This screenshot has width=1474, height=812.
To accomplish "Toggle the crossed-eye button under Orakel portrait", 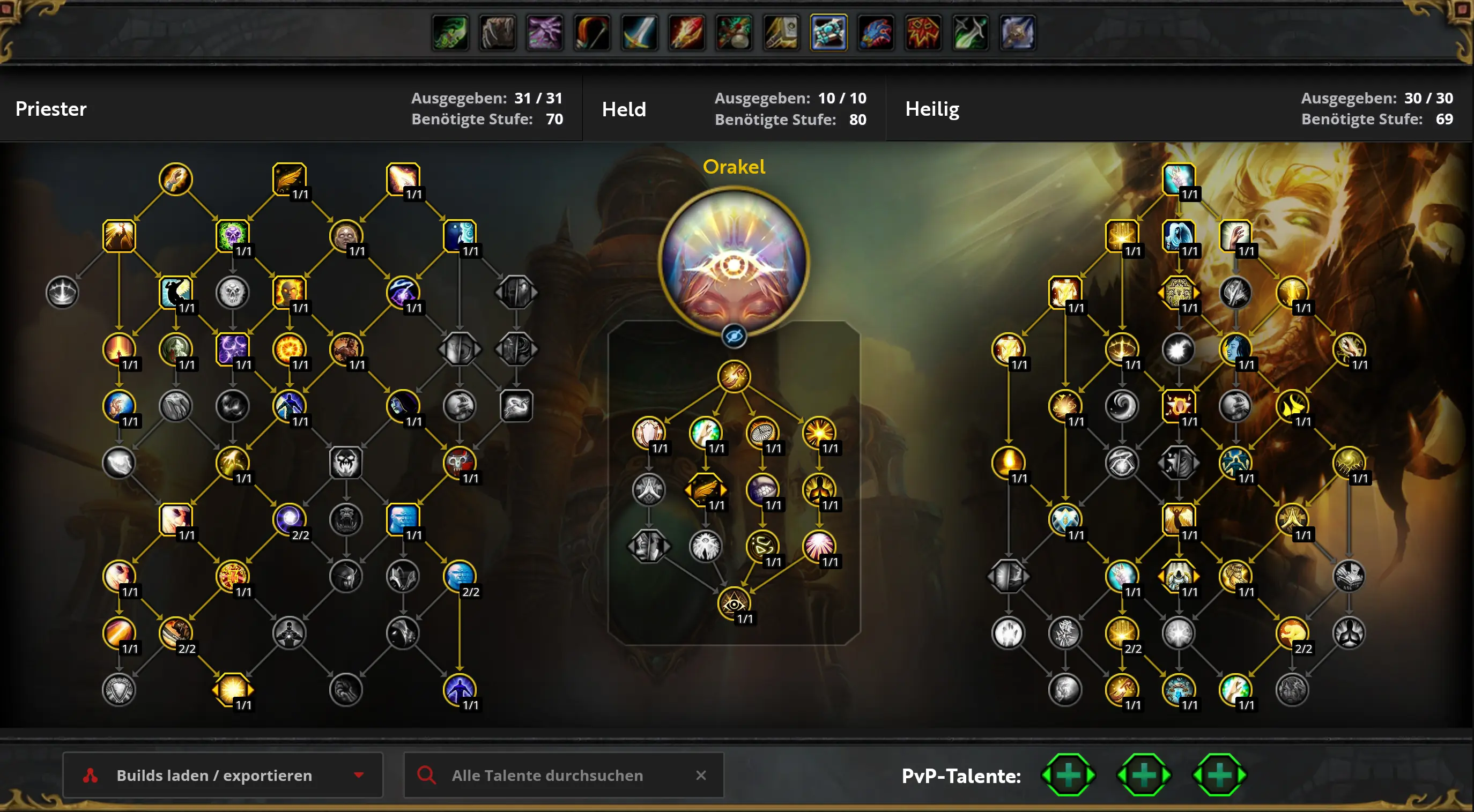I will (734, 336).
